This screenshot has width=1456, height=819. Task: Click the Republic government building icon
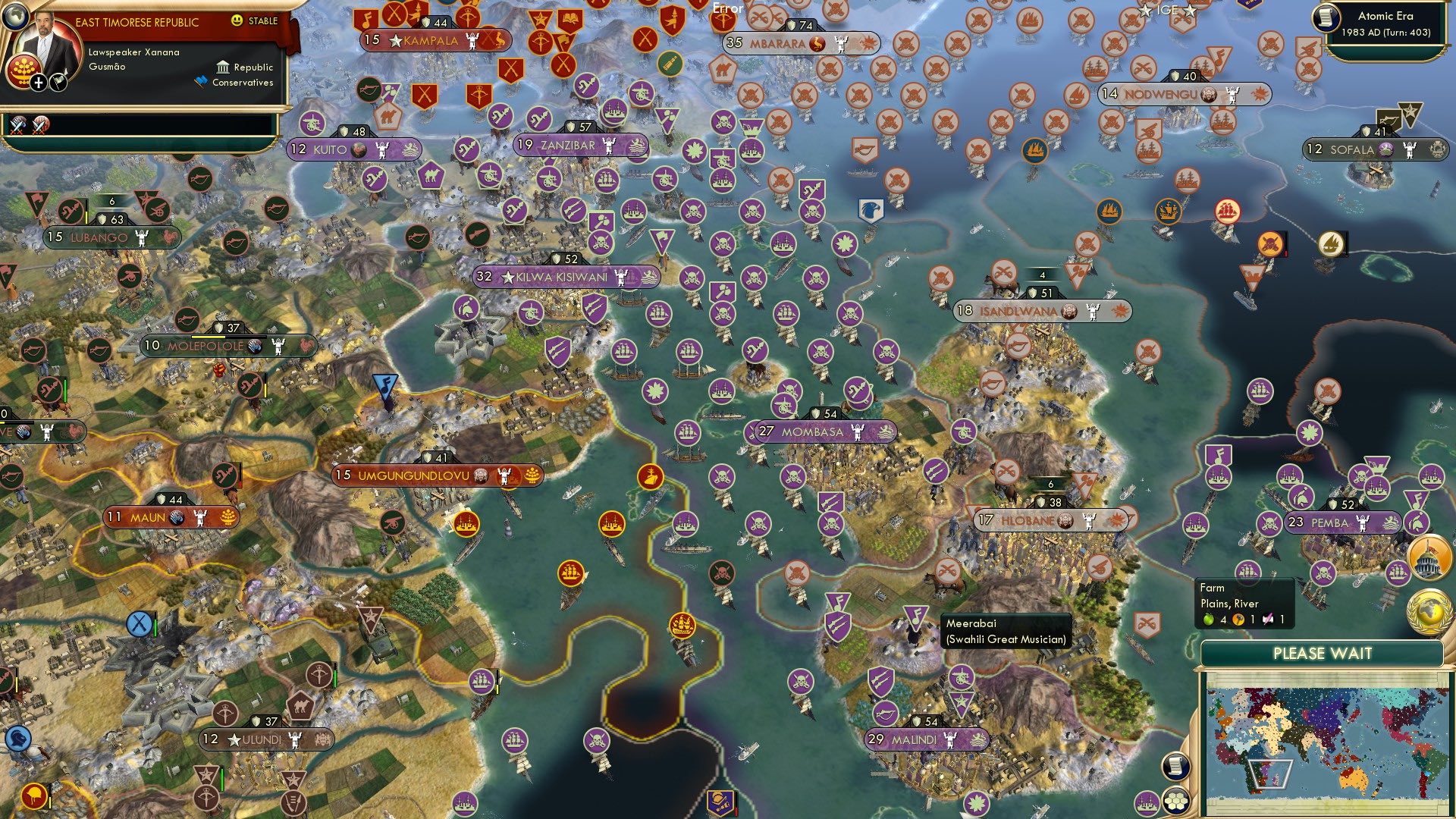pyautogui.click(x=223, y=67)
